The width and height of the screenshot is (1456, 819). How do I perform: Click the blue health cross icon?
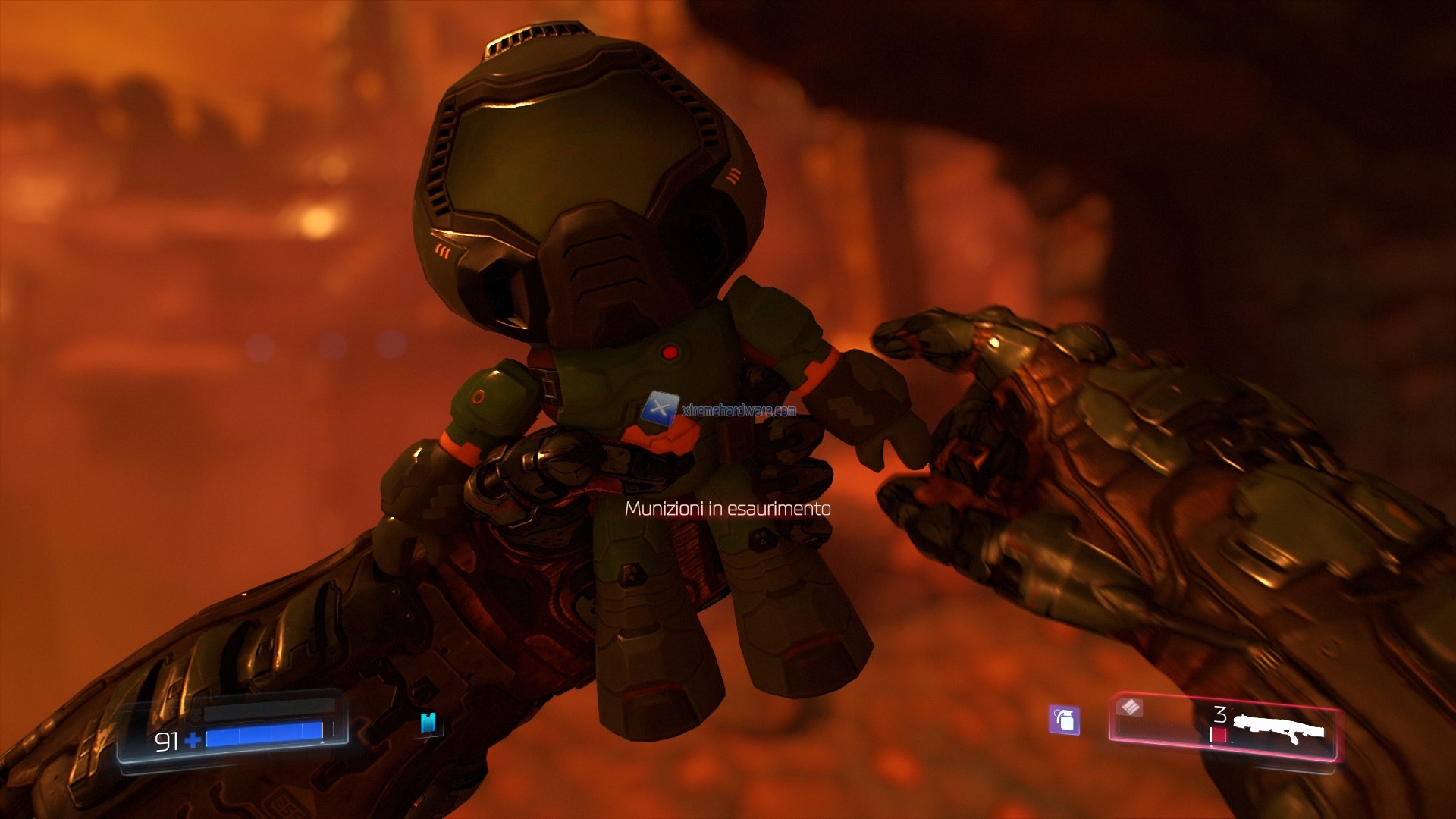(193, 741)
